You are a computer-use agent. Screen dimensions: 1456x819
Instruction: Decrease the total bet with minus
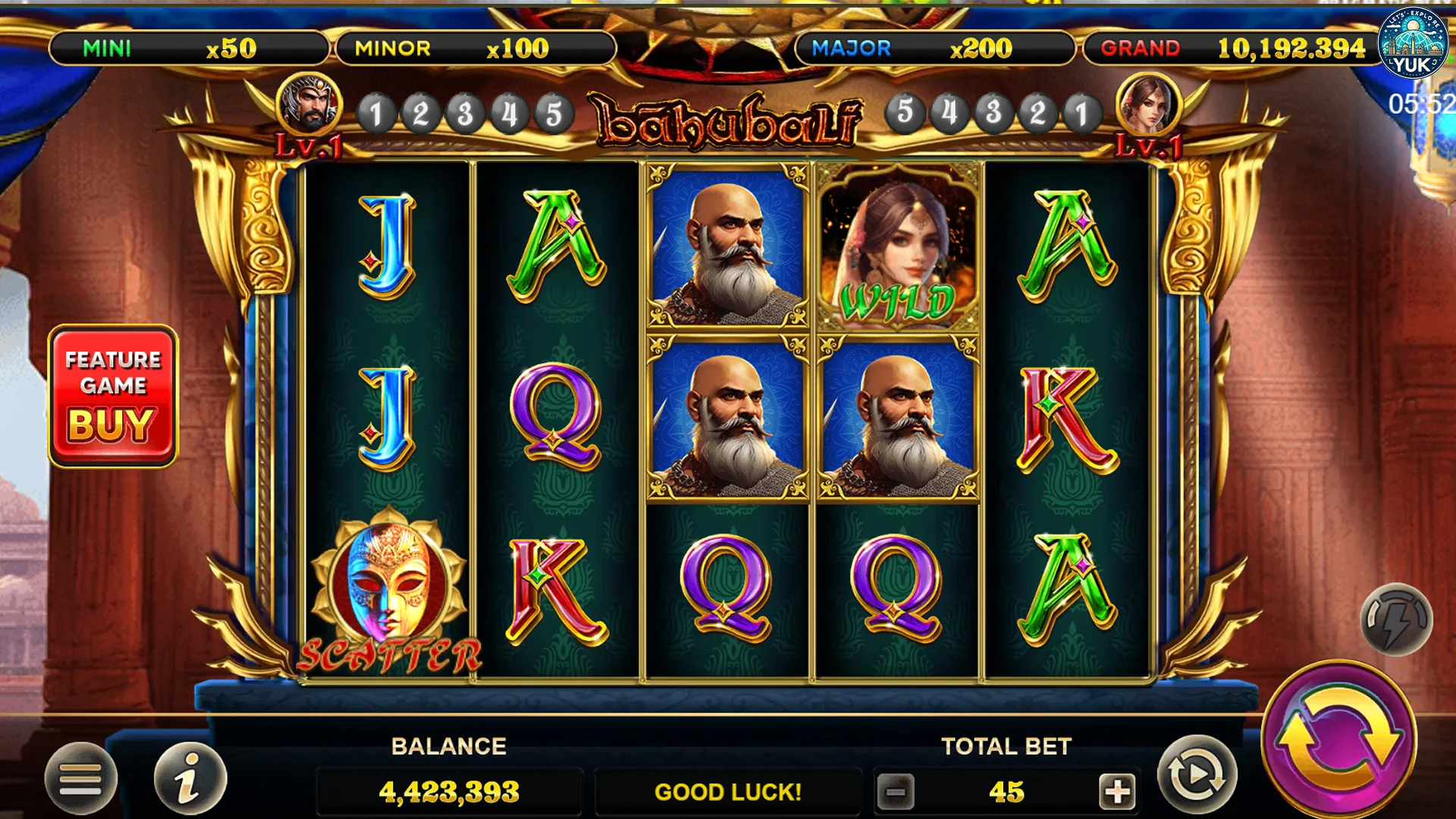[896, 792]
